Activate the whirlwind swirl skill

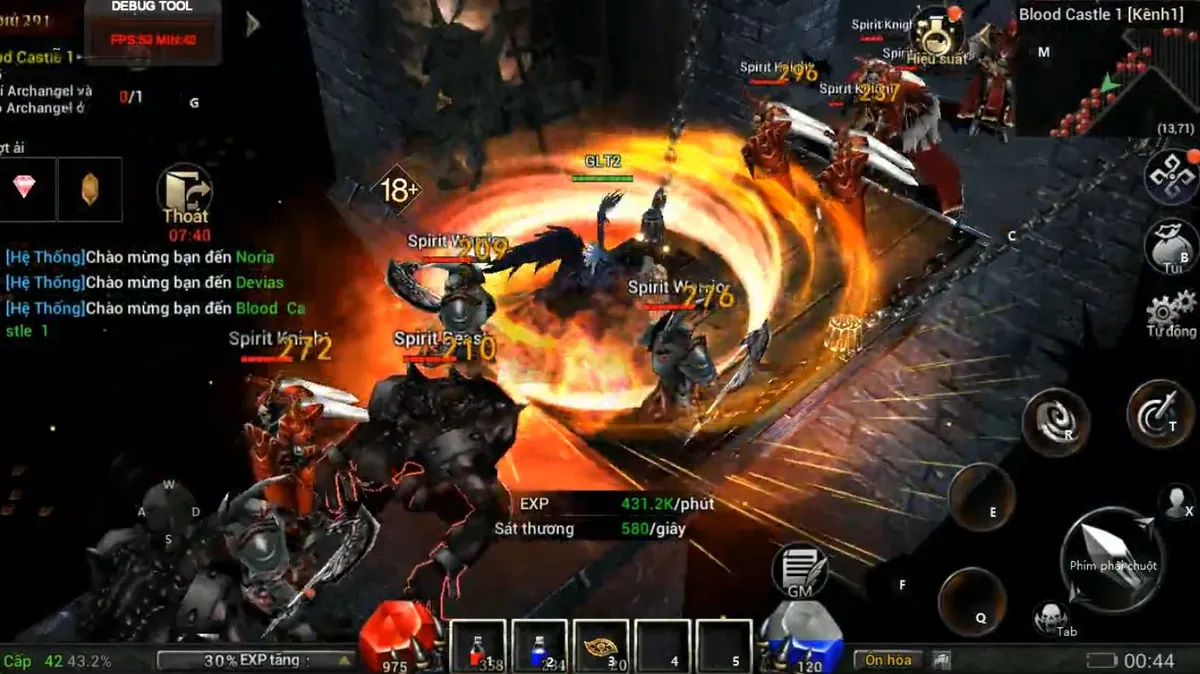(x=1054, y=421)
